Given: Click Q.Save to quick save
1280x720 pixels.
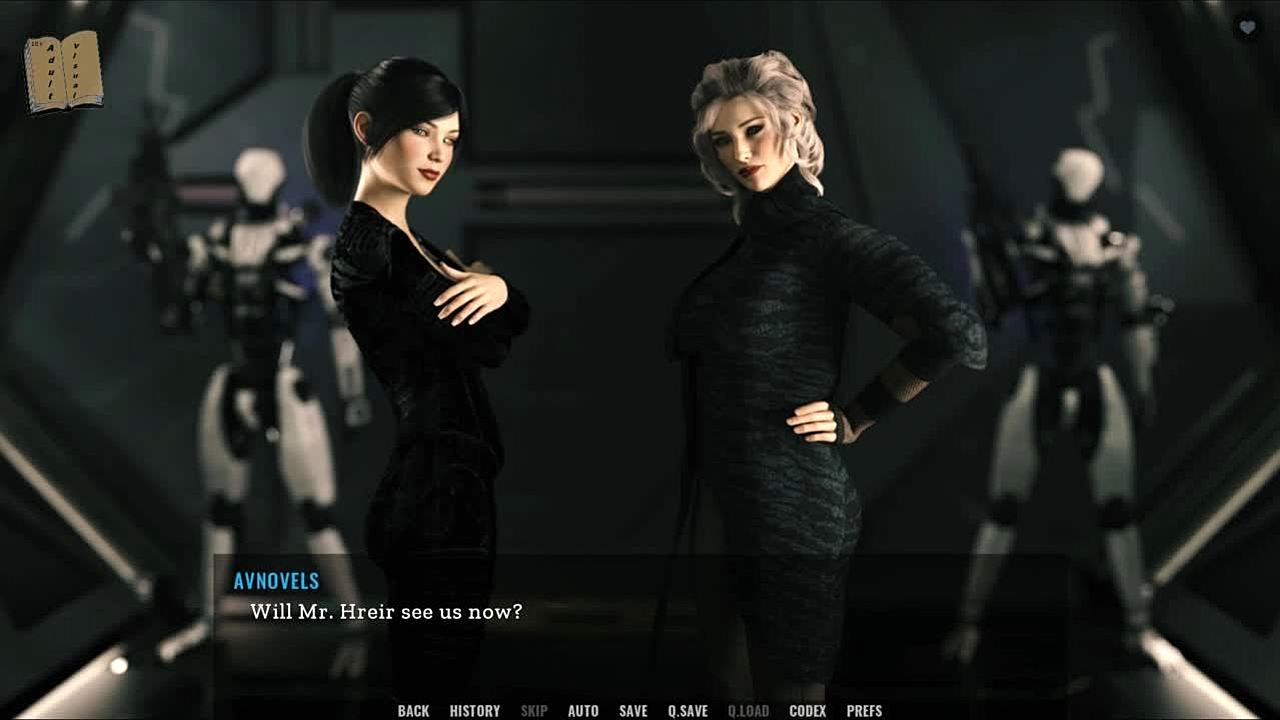Looking at the screenshot, I should click(x=687, y=711).
